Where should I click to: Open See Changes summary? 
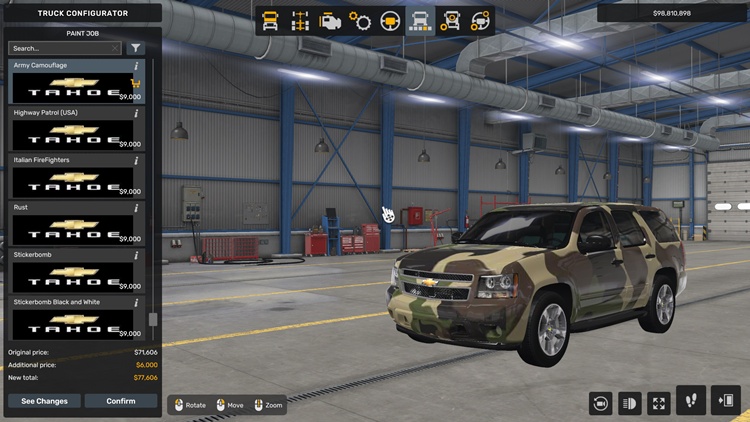coord(45,401)
